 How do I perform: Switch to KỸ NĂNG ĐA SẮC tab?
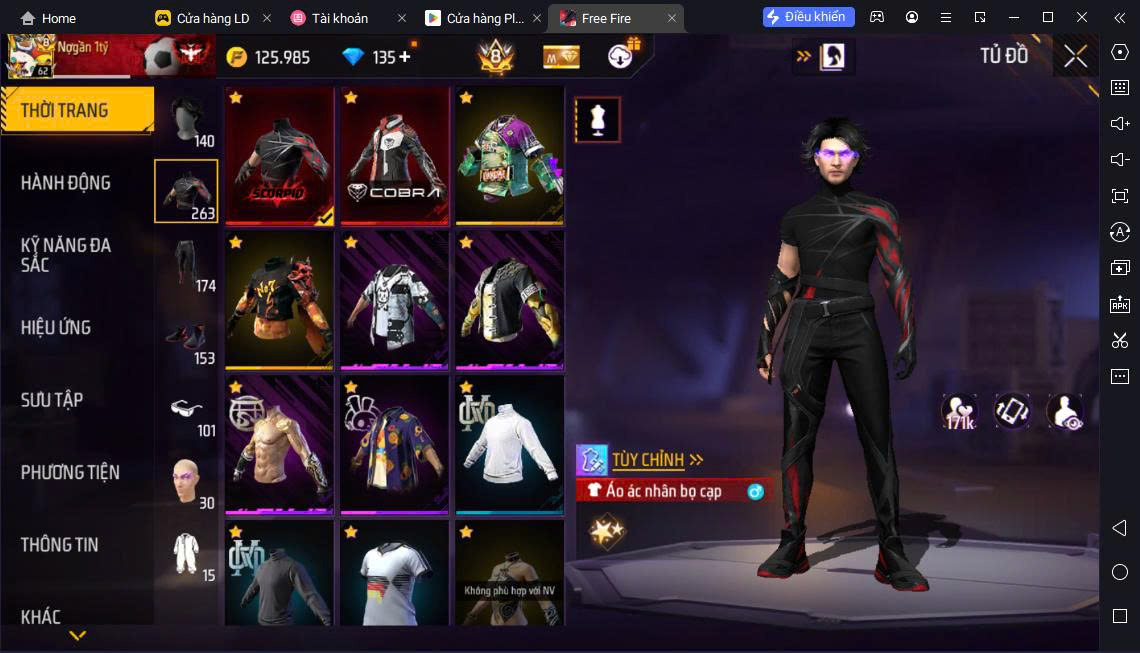(66, 255)
